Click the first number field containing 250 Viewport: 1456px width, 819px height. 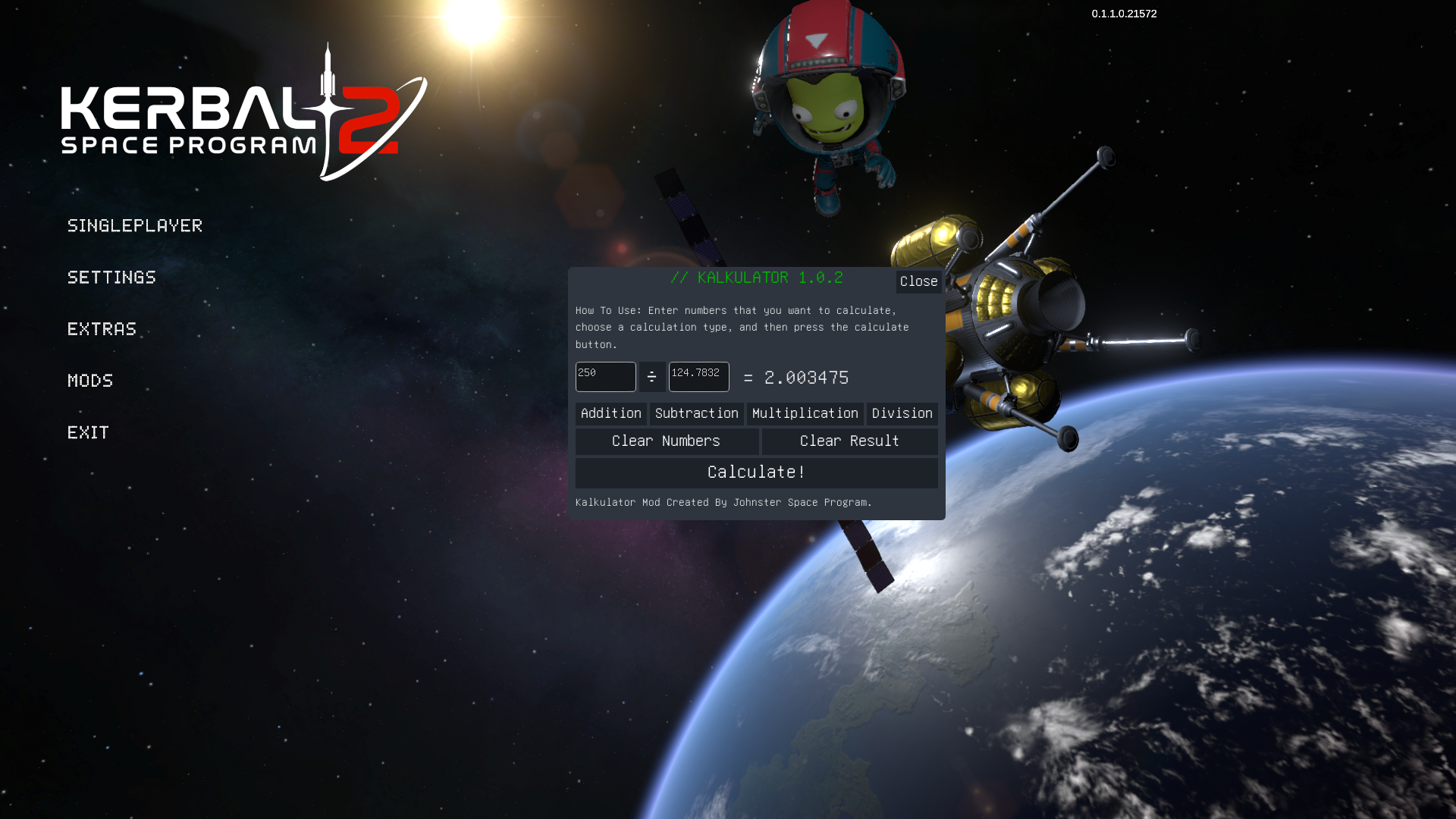pos(605,377)
